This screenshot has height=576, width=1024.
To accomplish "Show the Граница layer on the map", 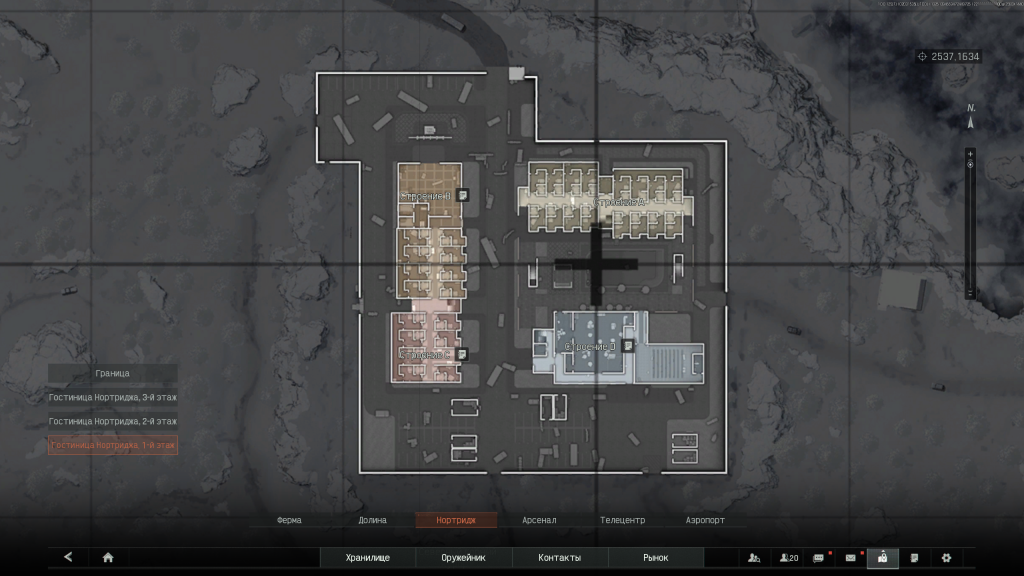I will (x=113, y=373).
